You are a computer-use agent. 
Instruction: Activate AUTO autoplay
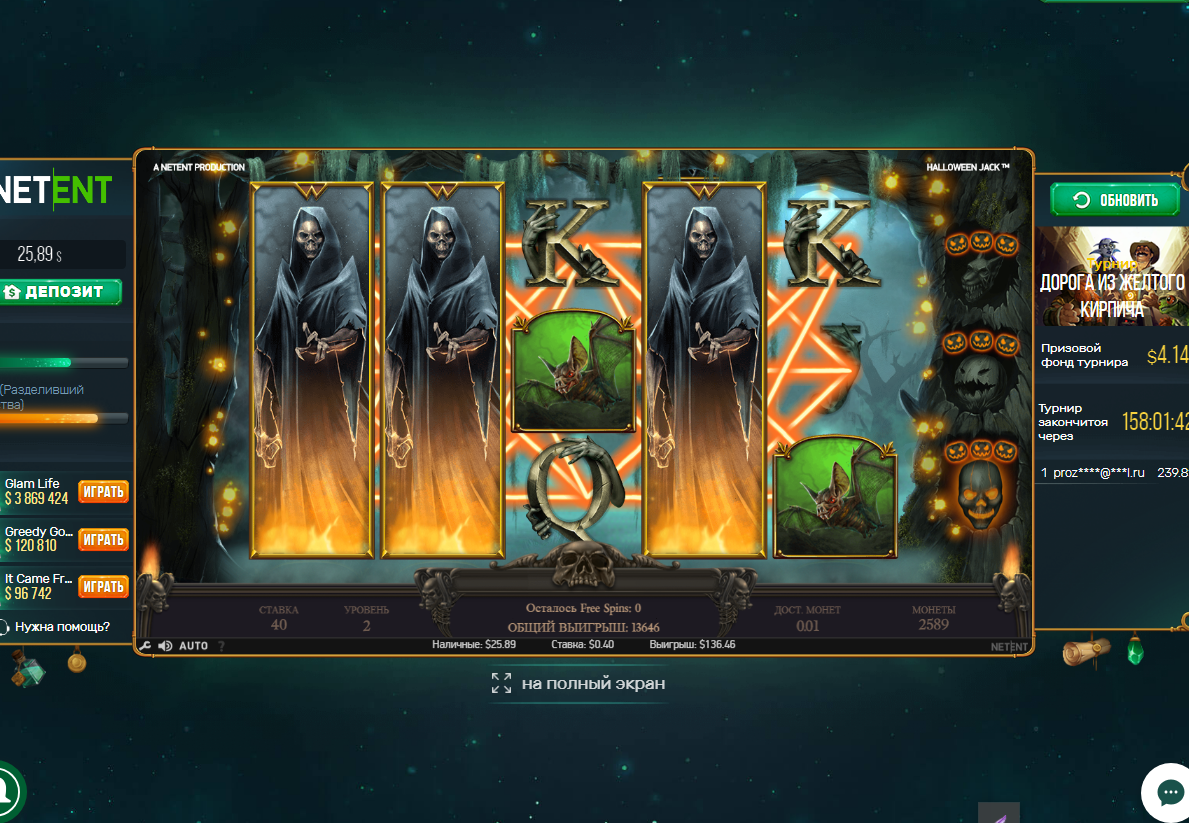pos(193,646)
